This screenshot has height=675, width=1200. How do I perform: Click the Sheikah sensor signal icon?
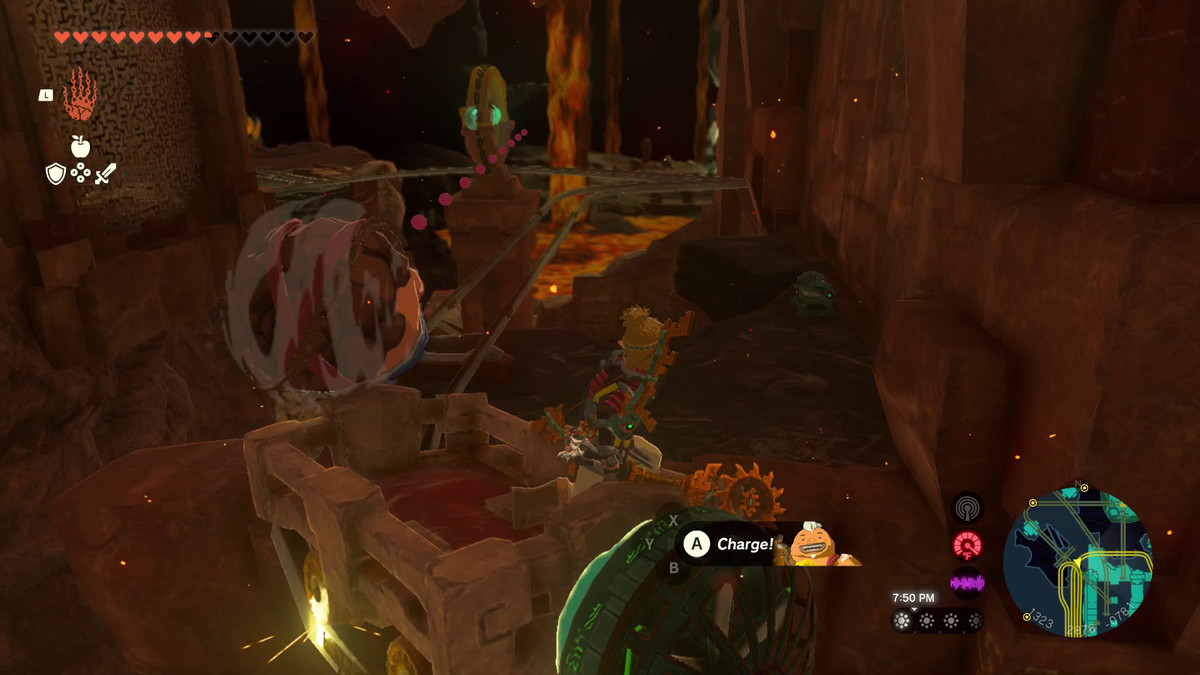pyautogui.click(x=967, y=508)
